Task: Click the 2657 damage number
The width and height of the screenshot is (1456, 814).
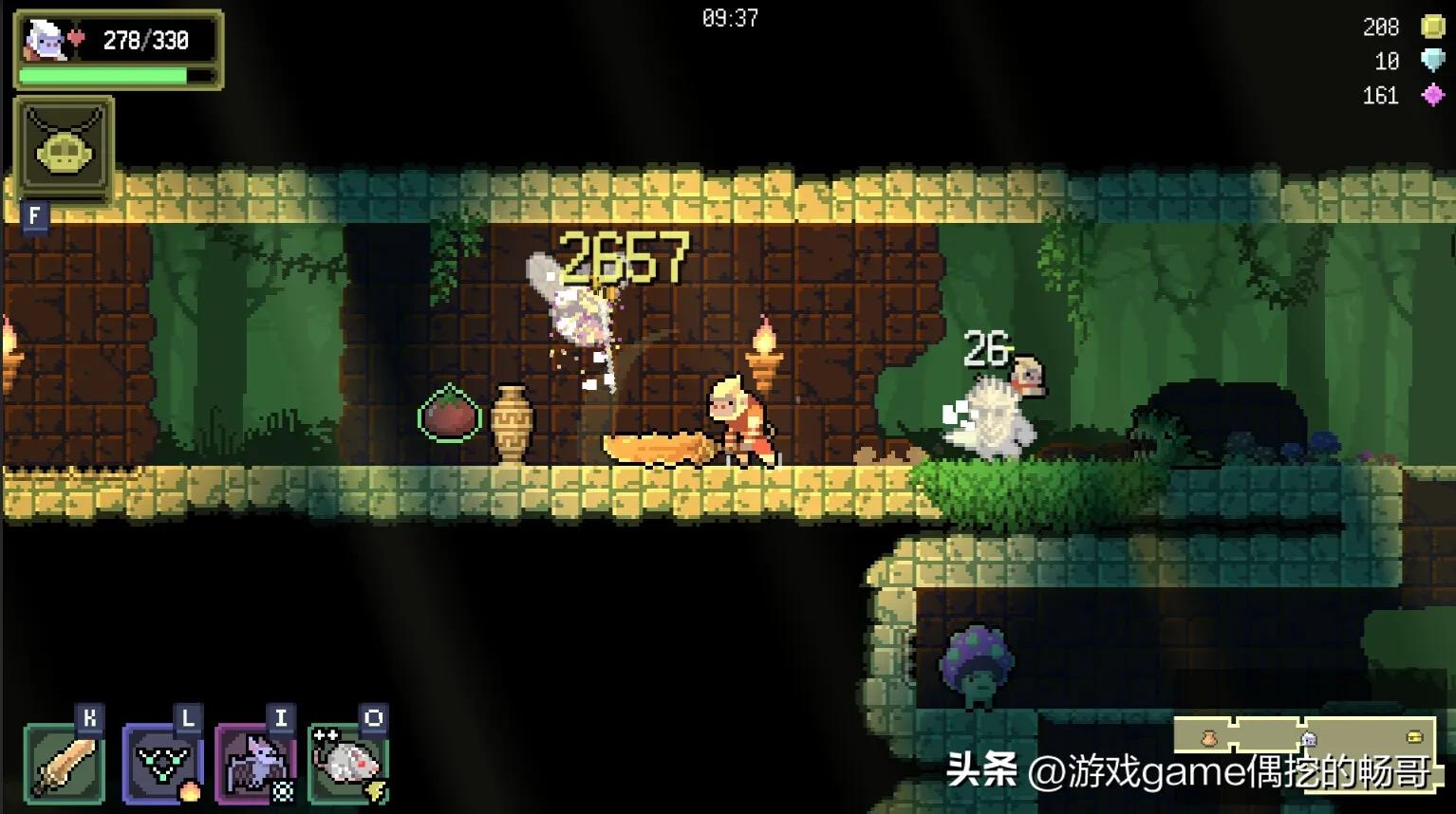Action: [x=626, y=257]
